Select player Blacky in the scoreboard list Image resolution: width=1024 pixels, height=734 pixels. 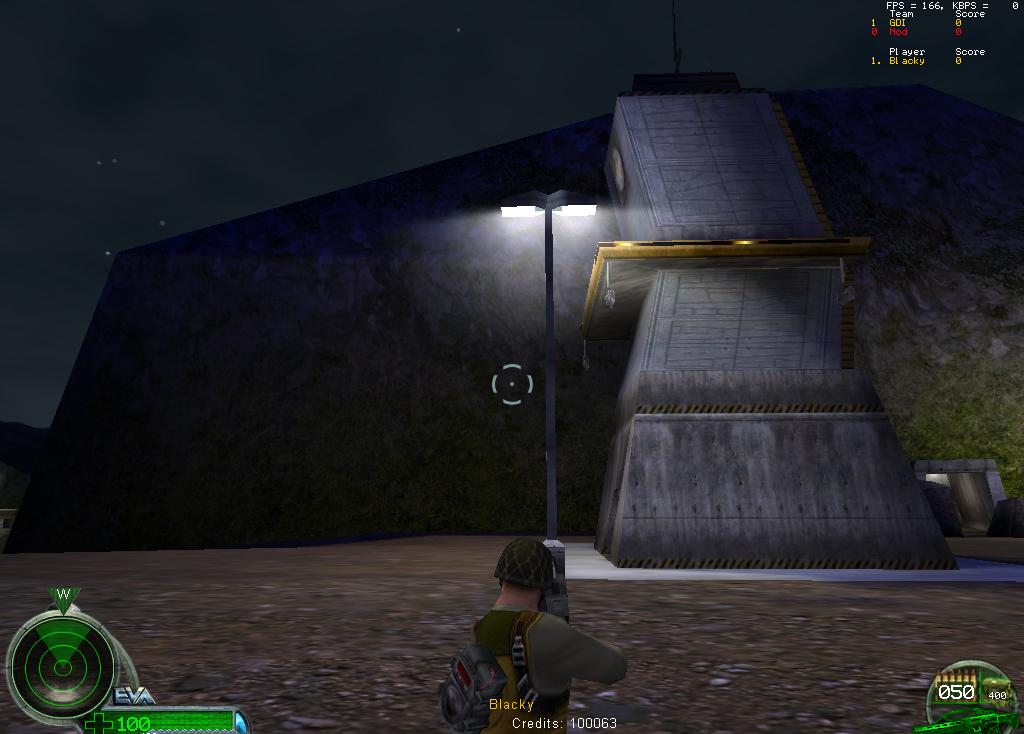907,61
